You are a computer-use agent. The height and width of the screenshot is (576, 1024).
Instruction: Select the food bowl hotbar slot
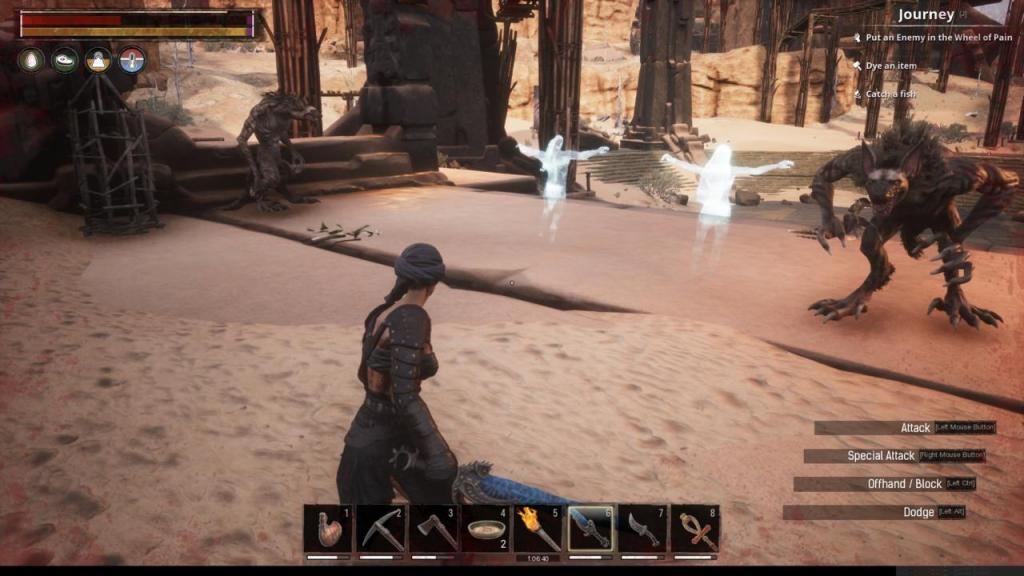(486, 529)
